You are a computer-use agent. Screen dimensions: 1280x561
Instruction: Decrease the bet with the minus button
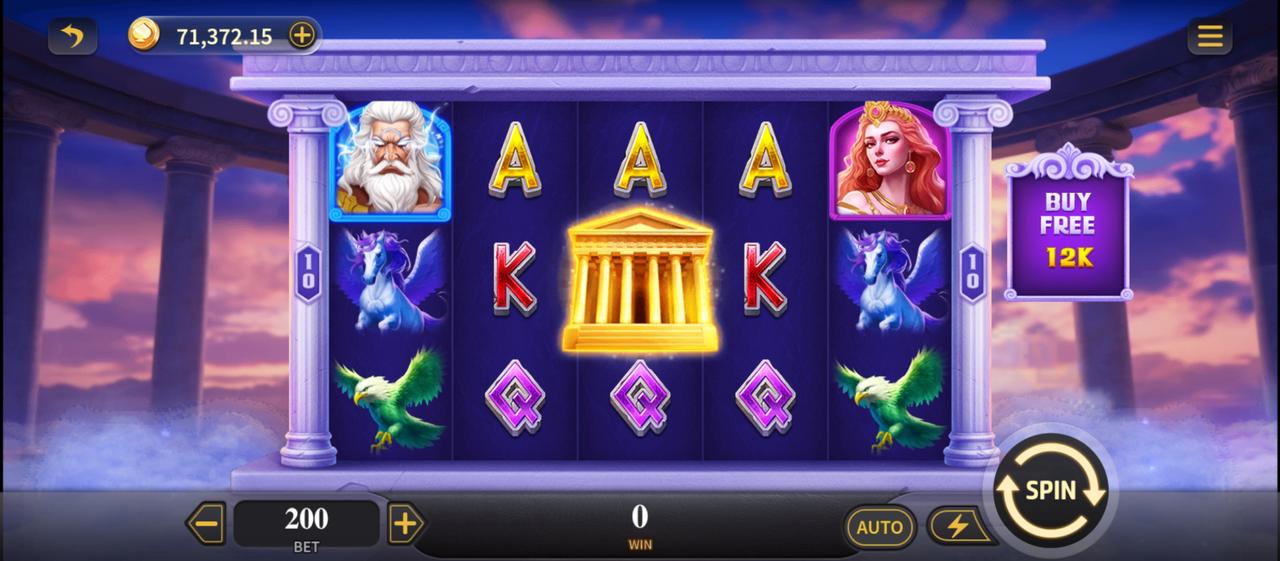point(207,523)
